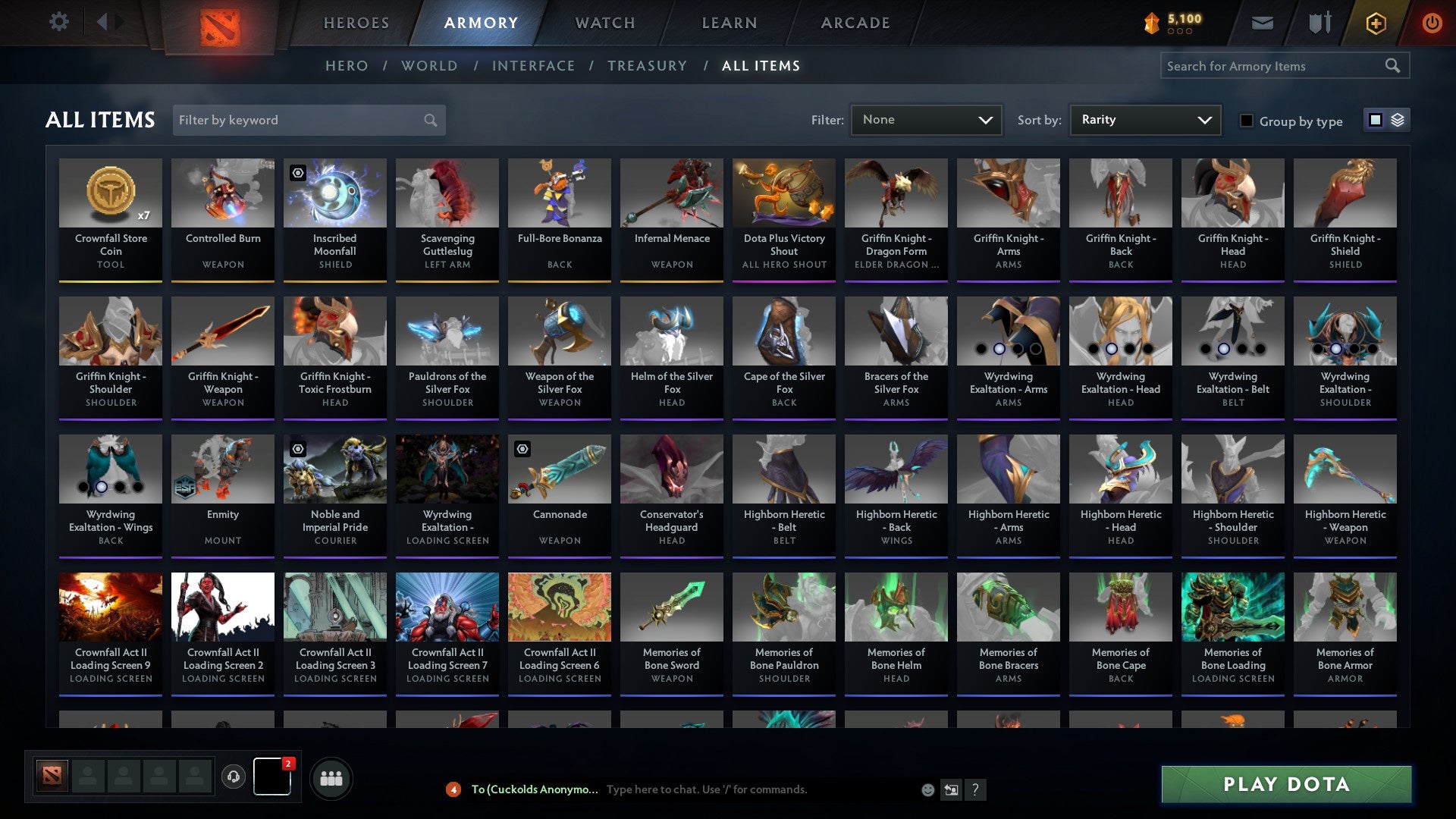Open the settings gear icon
Screen dimensions: 1456x819
click(x=59, y=22)
